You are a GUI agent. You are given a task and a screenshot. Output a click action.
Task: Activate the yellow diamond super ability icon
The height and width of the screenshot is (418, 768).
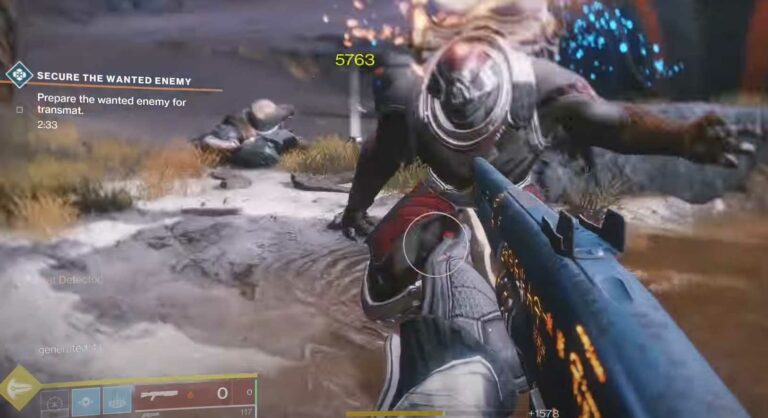coord(19,388)
